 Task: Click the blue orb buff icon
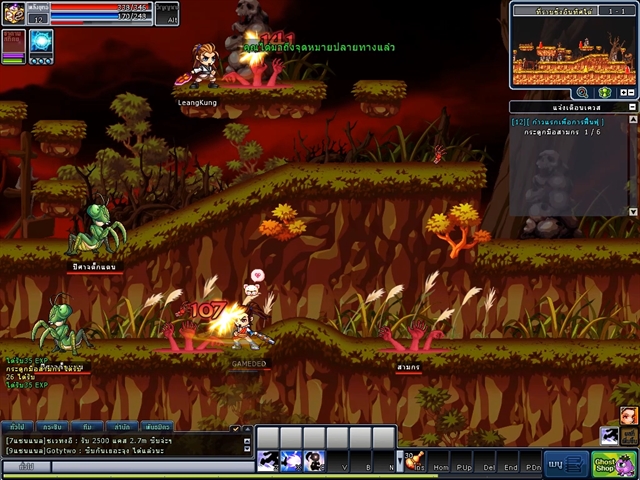tap(41, 41)
